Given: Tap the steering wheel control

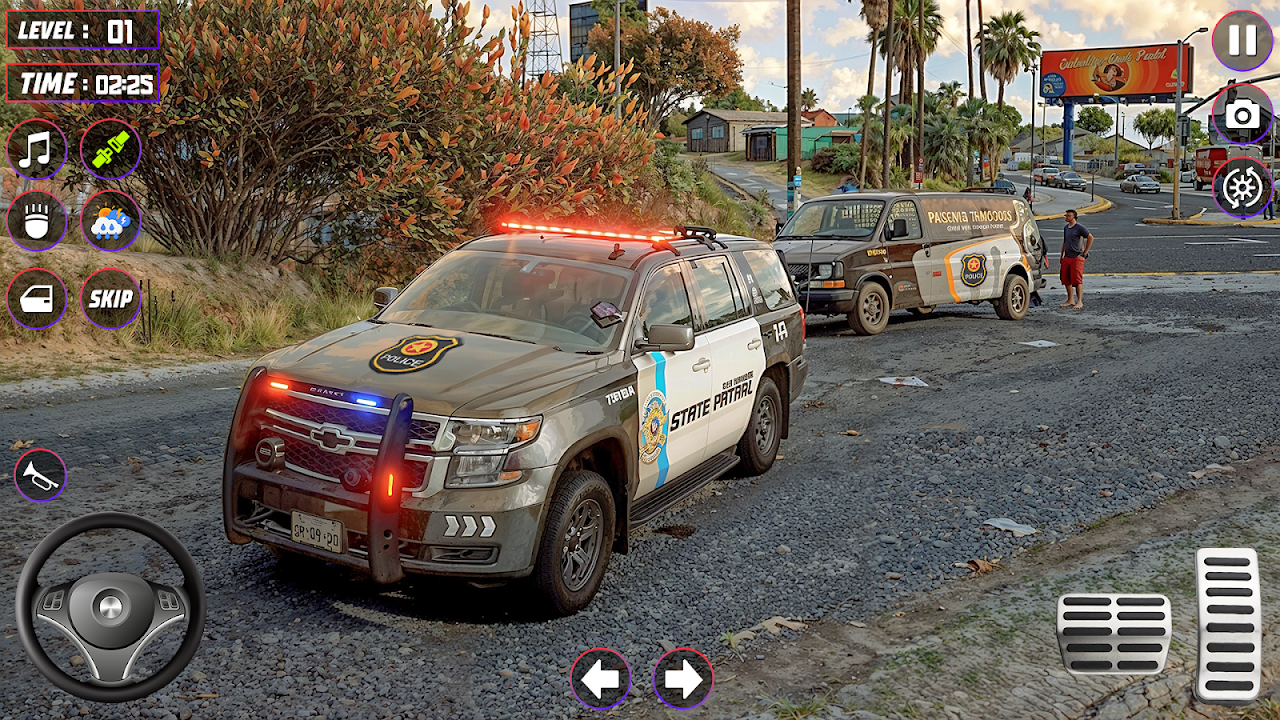Looking at the screenshot, I should pyautogui.click(x=110, y=606).
